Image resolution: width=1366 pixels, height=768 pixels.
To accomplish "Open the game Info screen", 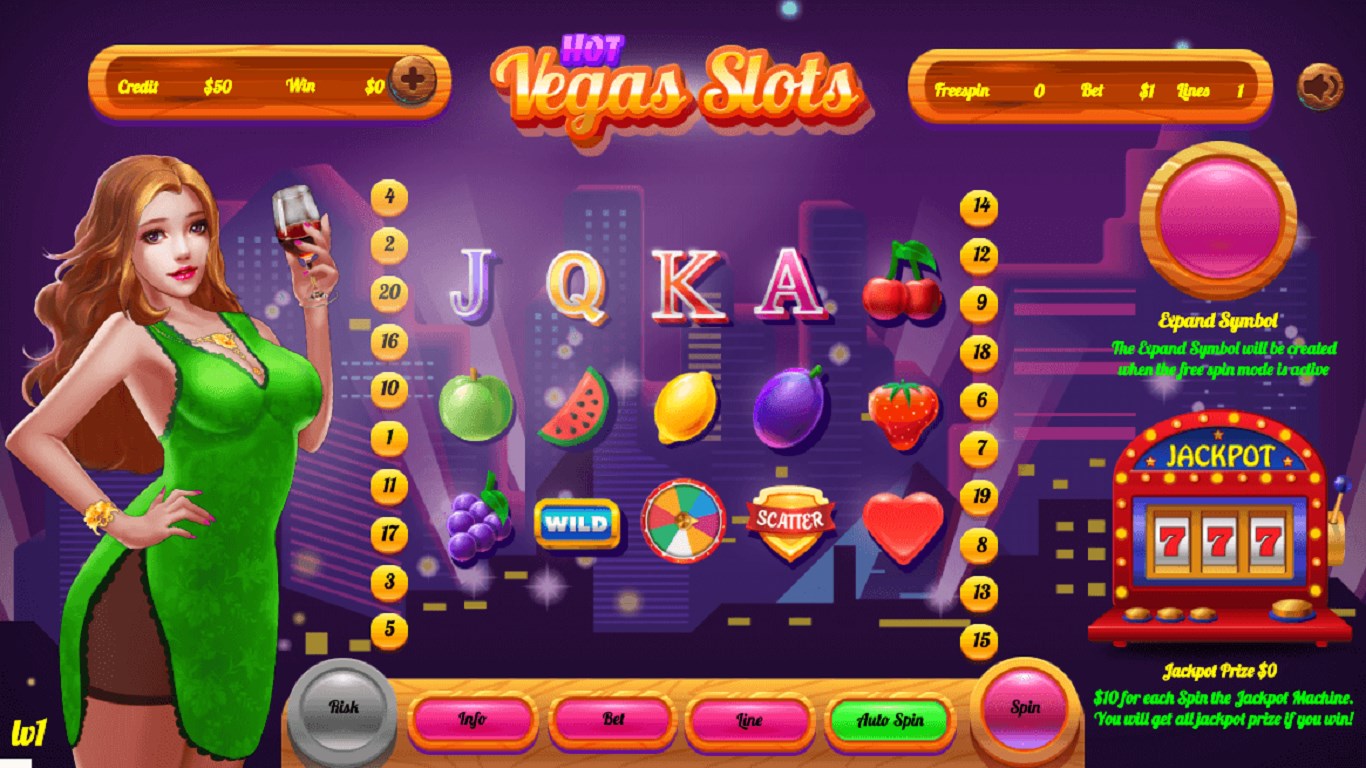I will [471, 719].
